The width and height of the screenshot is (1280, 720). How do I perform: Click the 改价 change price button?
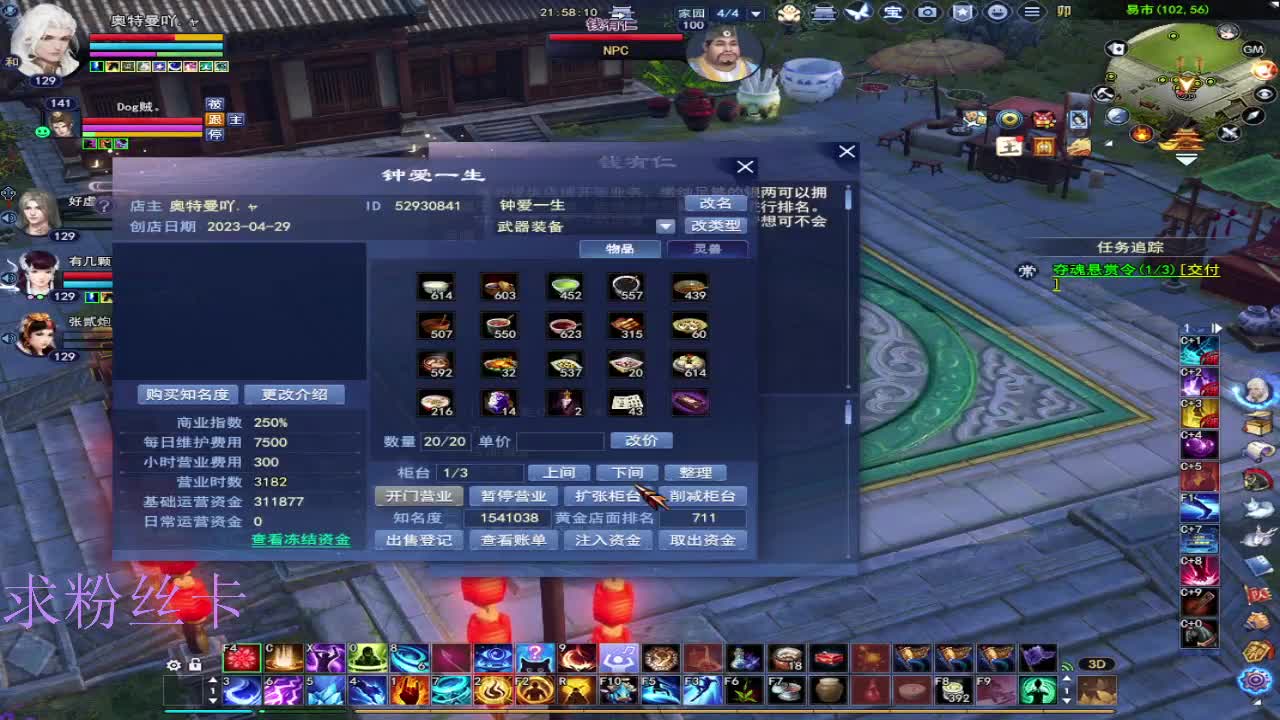pos(643,440)
